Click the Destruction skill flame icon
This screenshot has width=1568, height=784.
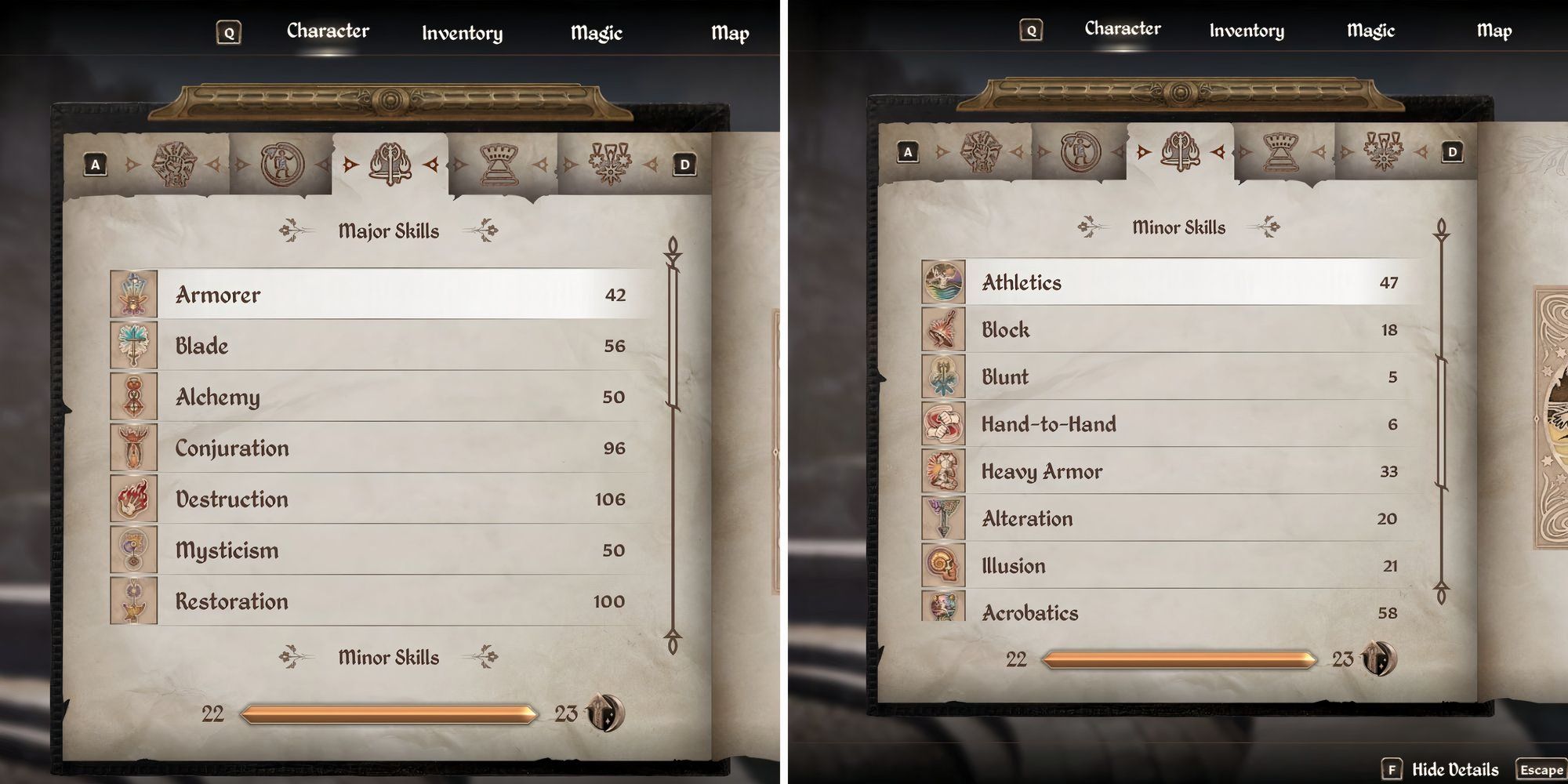(134, 499)
